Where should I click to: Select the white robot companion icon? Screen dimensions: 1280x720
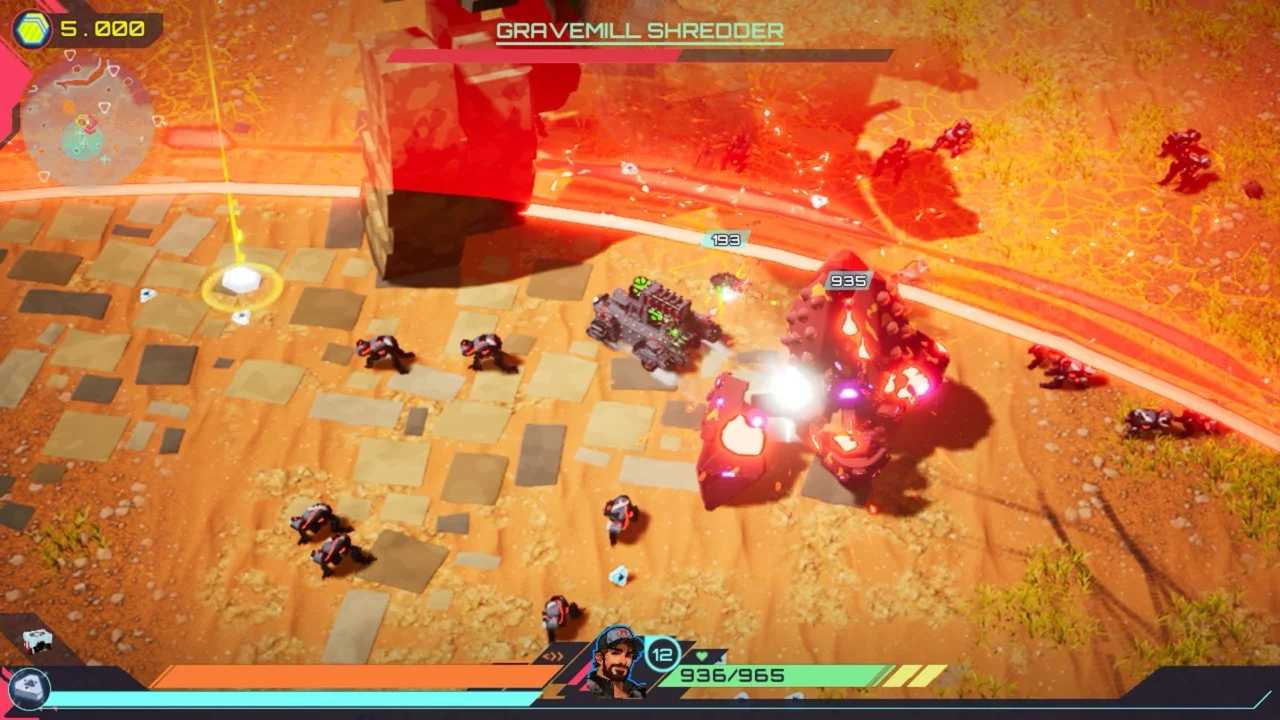tap(36, 641)
